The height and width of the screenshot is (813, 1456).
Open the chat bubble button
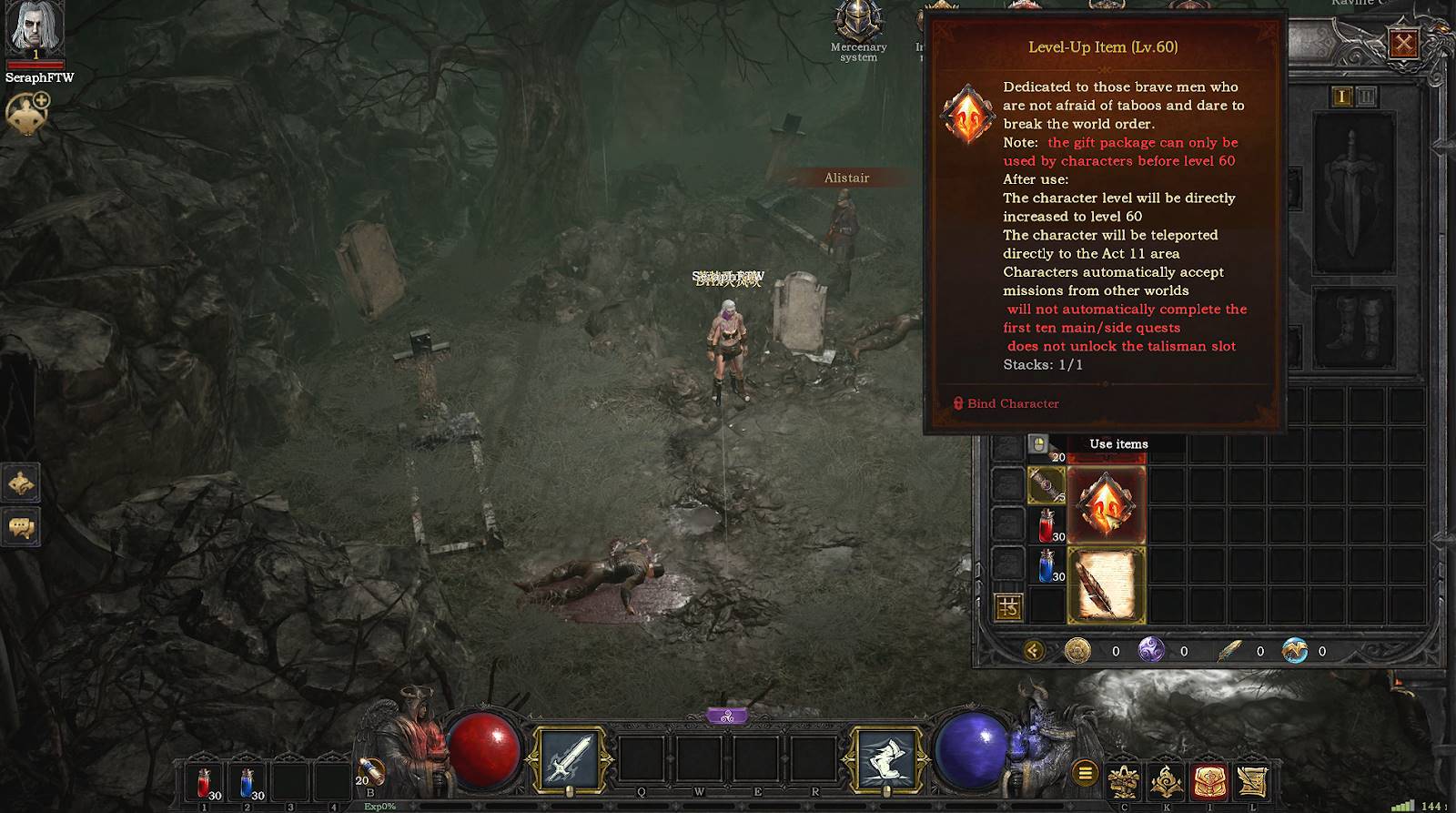[21, 528]
